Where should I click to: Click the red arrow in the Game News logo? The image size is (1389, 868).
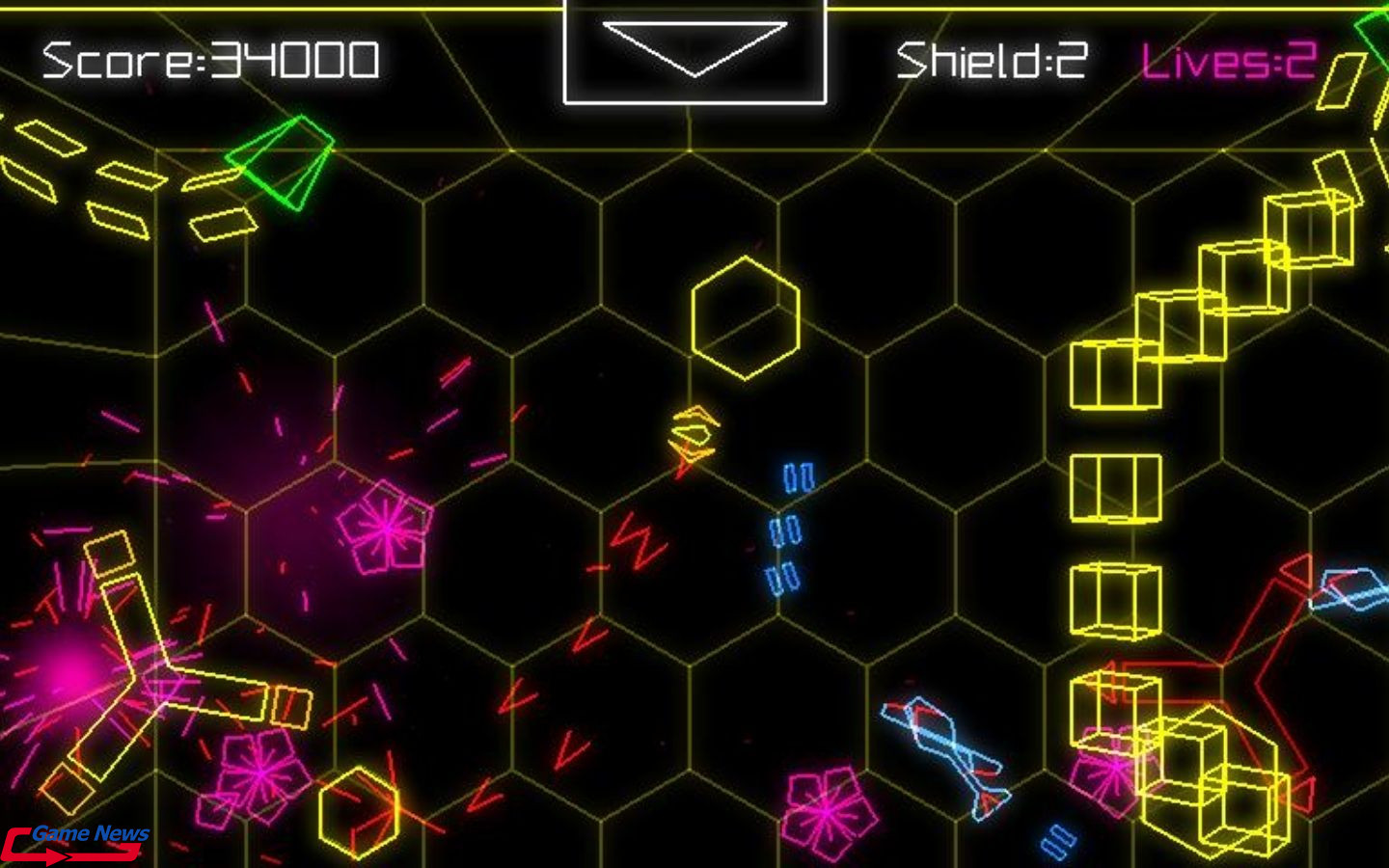click(60, 853)
